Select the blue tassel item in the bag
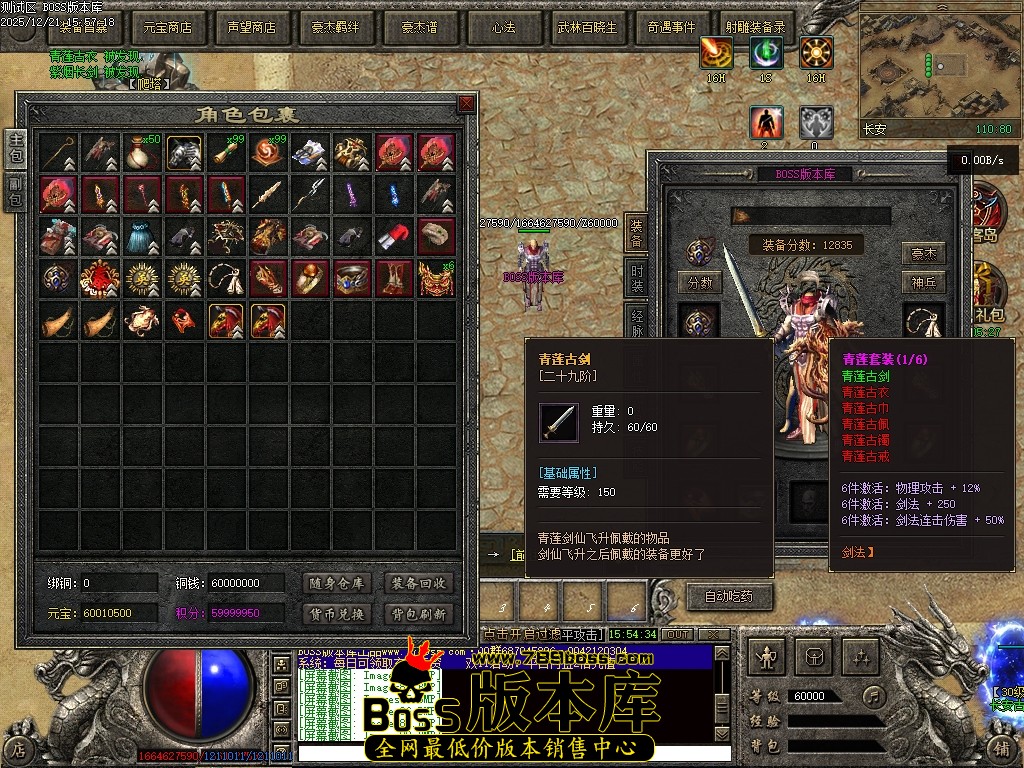The width and height of the screenshot is (1024, 768). (x=143, y=237)
